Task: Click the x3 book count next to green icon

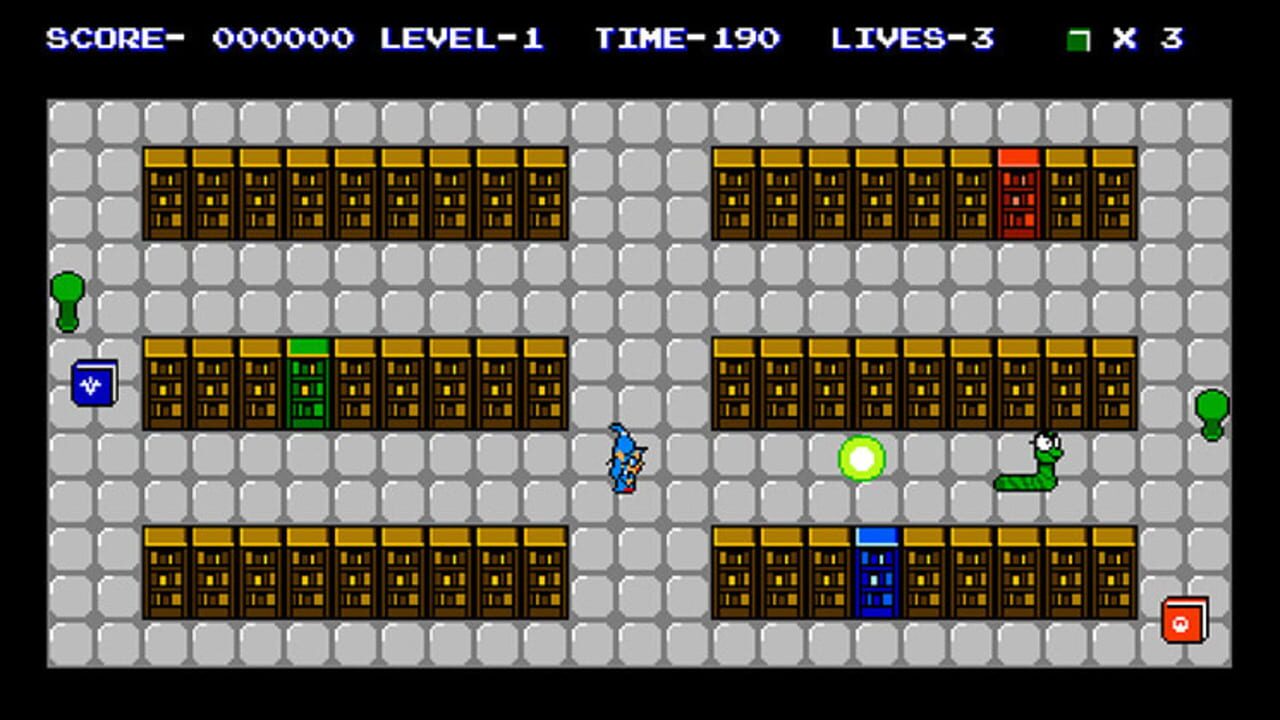Action: click(x=1148, y=39)
